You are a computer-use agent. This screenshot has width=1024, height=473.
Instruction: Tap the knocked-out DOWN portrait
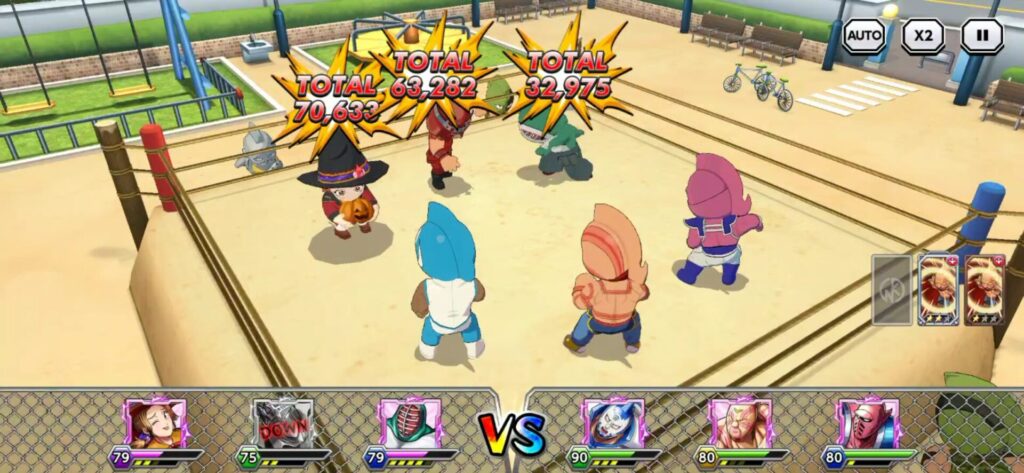click(x=283, y=423)
